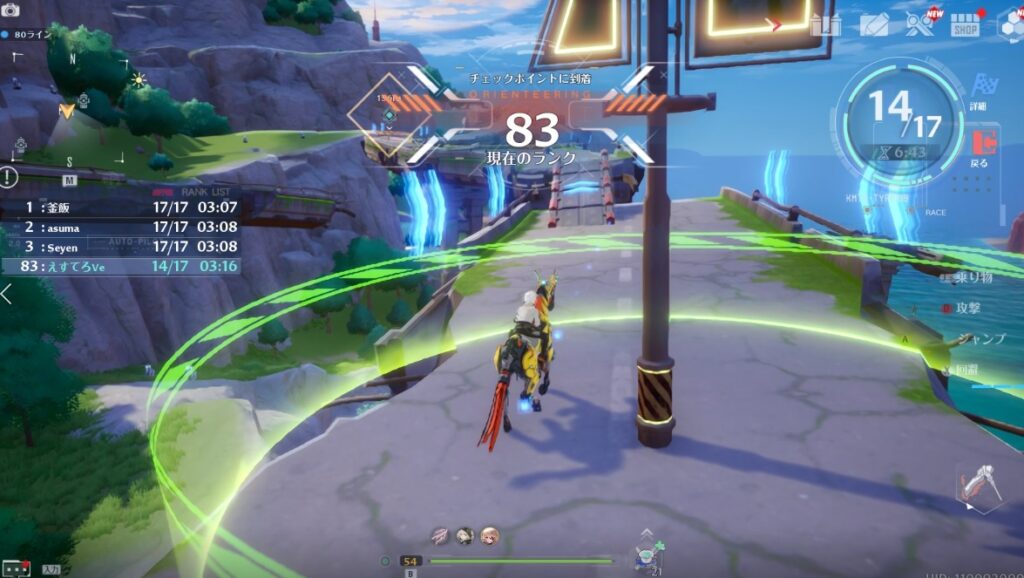Open the camera photo mode icon
This screenshot has width=1024, height=578.
[x=11, y=9]
